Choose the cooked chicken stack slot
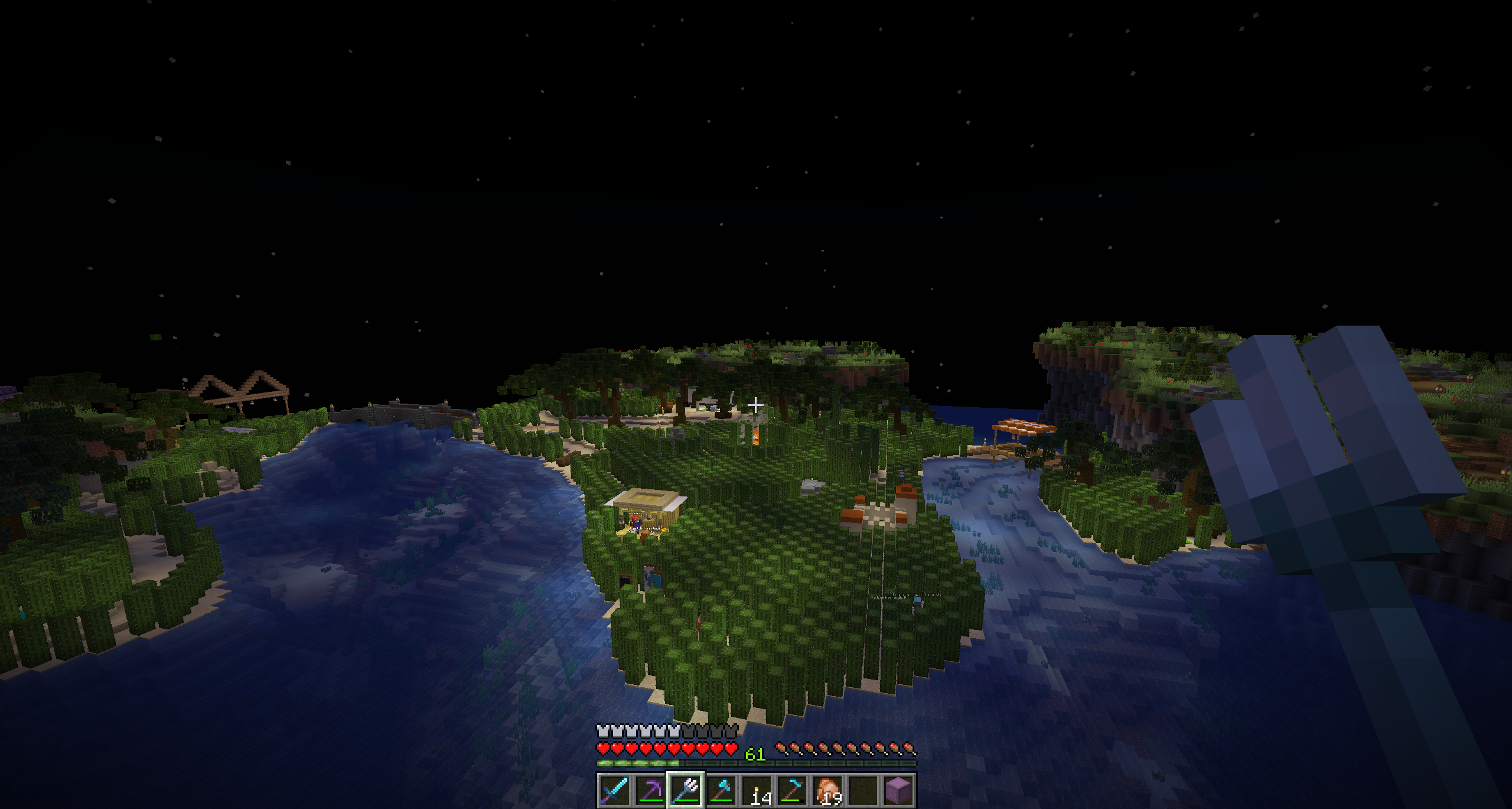 pyautogui.click(x=827, y=791)
